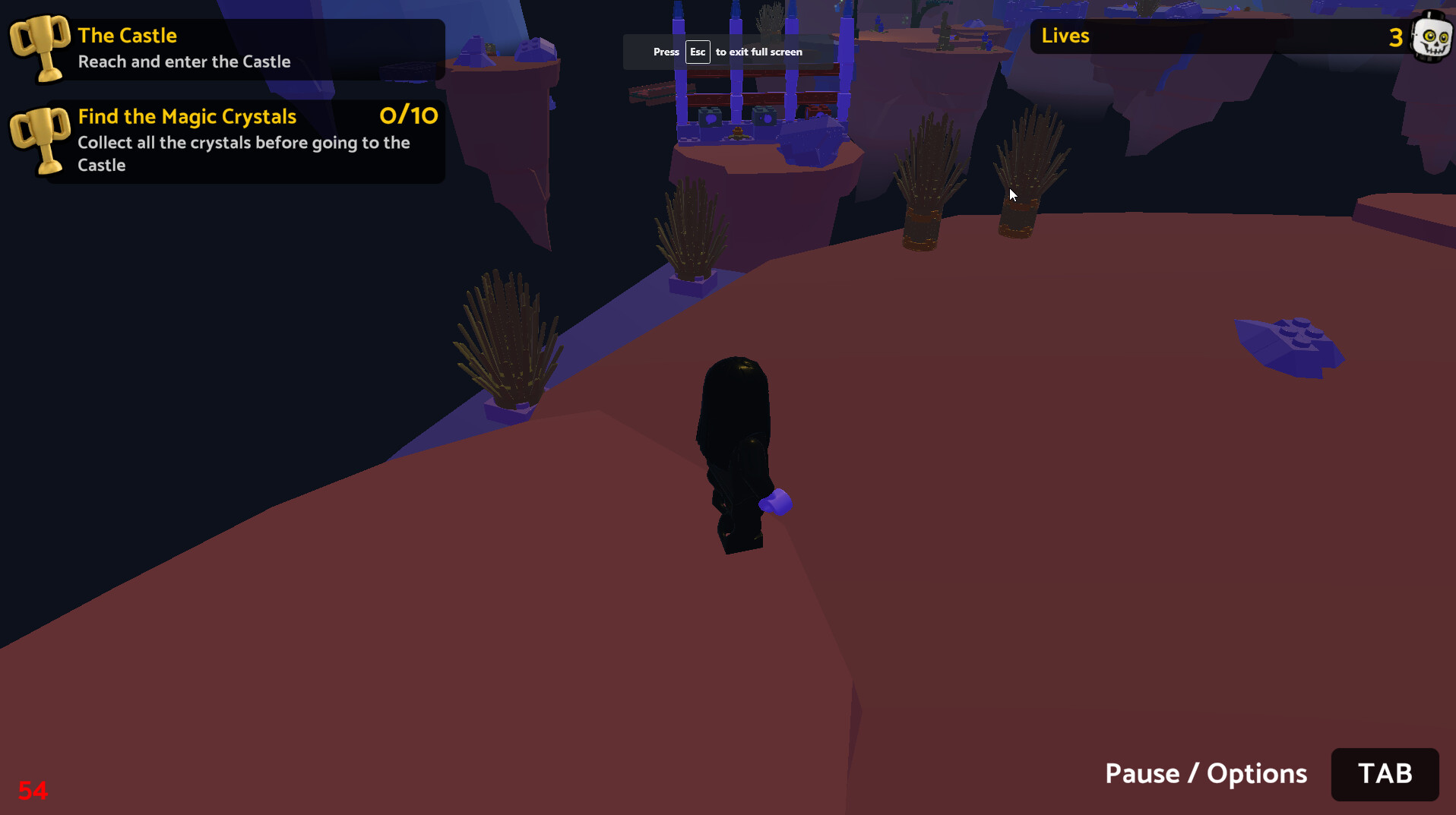The image size is (1456, 815).
Task: Select The Castle objective header
Action: (x=127, y=35)
